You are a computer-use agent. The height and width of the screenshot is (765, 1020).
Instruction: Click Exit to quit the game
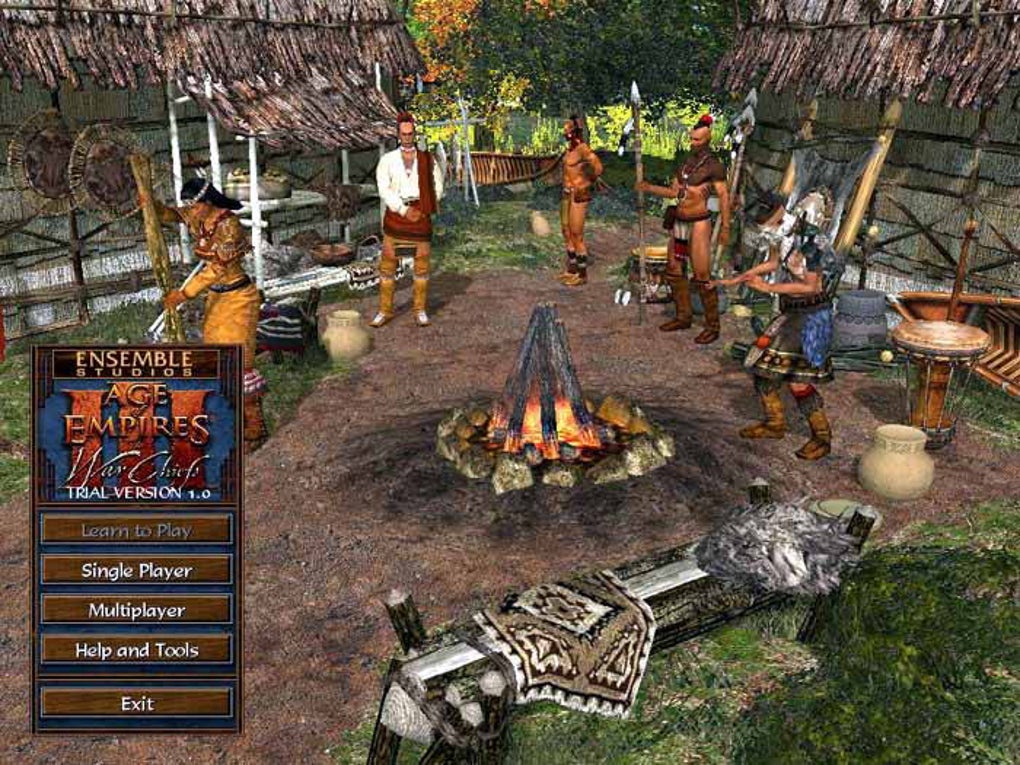(136, 703)
